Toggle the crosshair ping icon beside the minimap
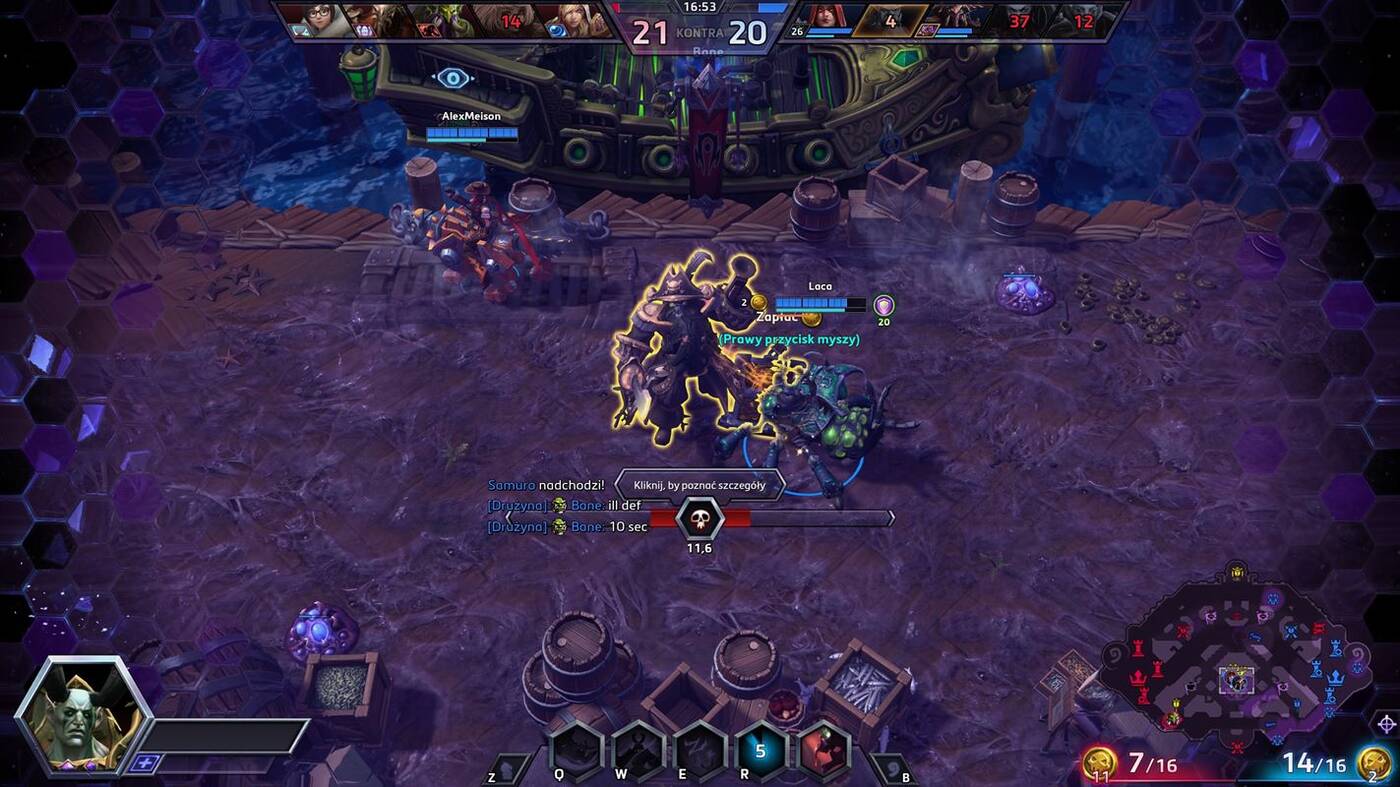The height and width of the screenshot is (787, 1400). 1386,724
